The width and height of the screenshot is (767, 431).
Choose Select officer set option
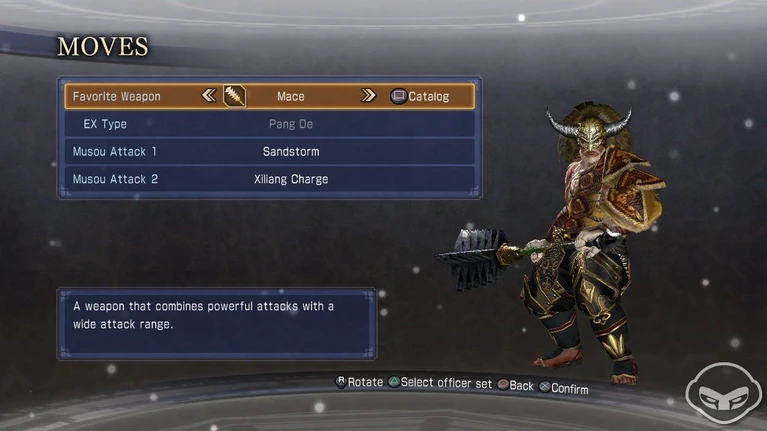point(440,383)
